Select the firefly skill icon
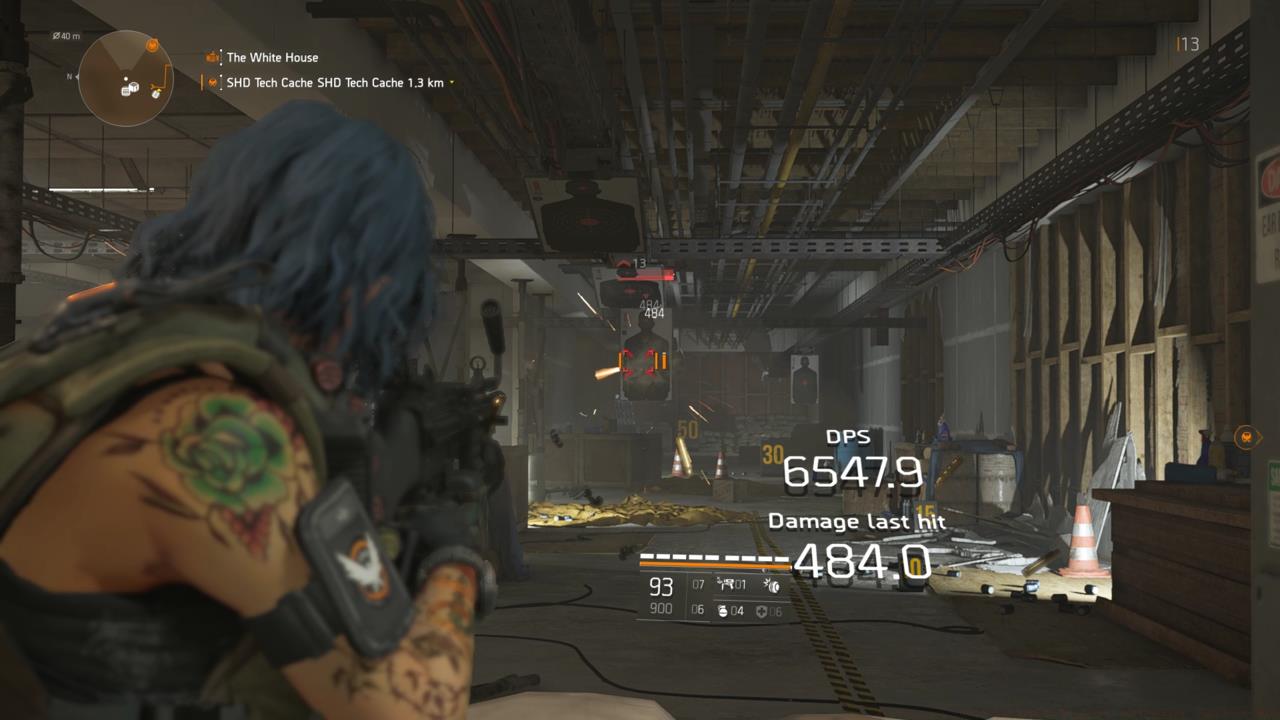 coord(772,587)
